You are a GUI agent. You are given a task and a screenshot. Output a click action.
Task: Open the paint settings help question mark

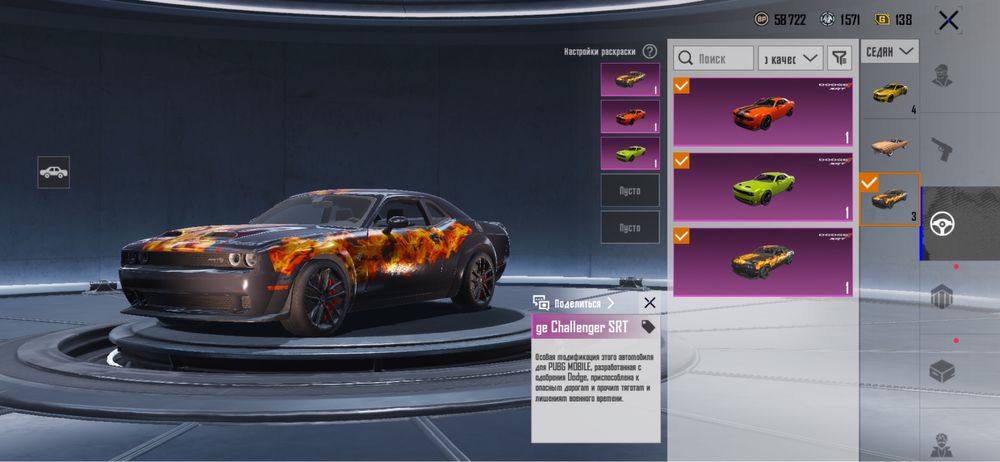coord(650,51)
